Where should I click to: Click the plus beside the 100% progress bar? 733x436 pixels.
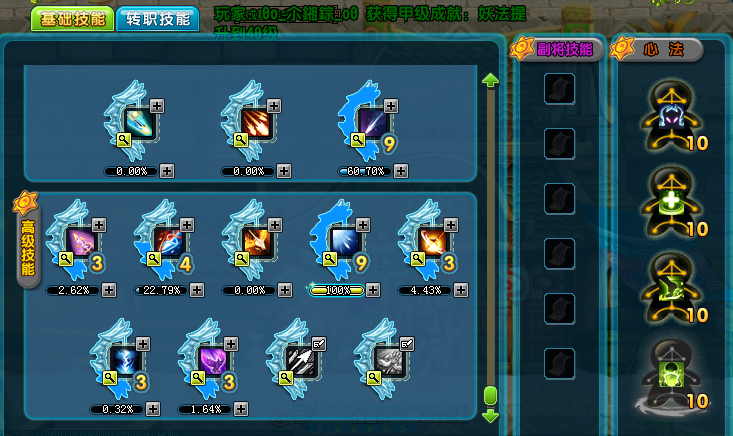(373, 290)
